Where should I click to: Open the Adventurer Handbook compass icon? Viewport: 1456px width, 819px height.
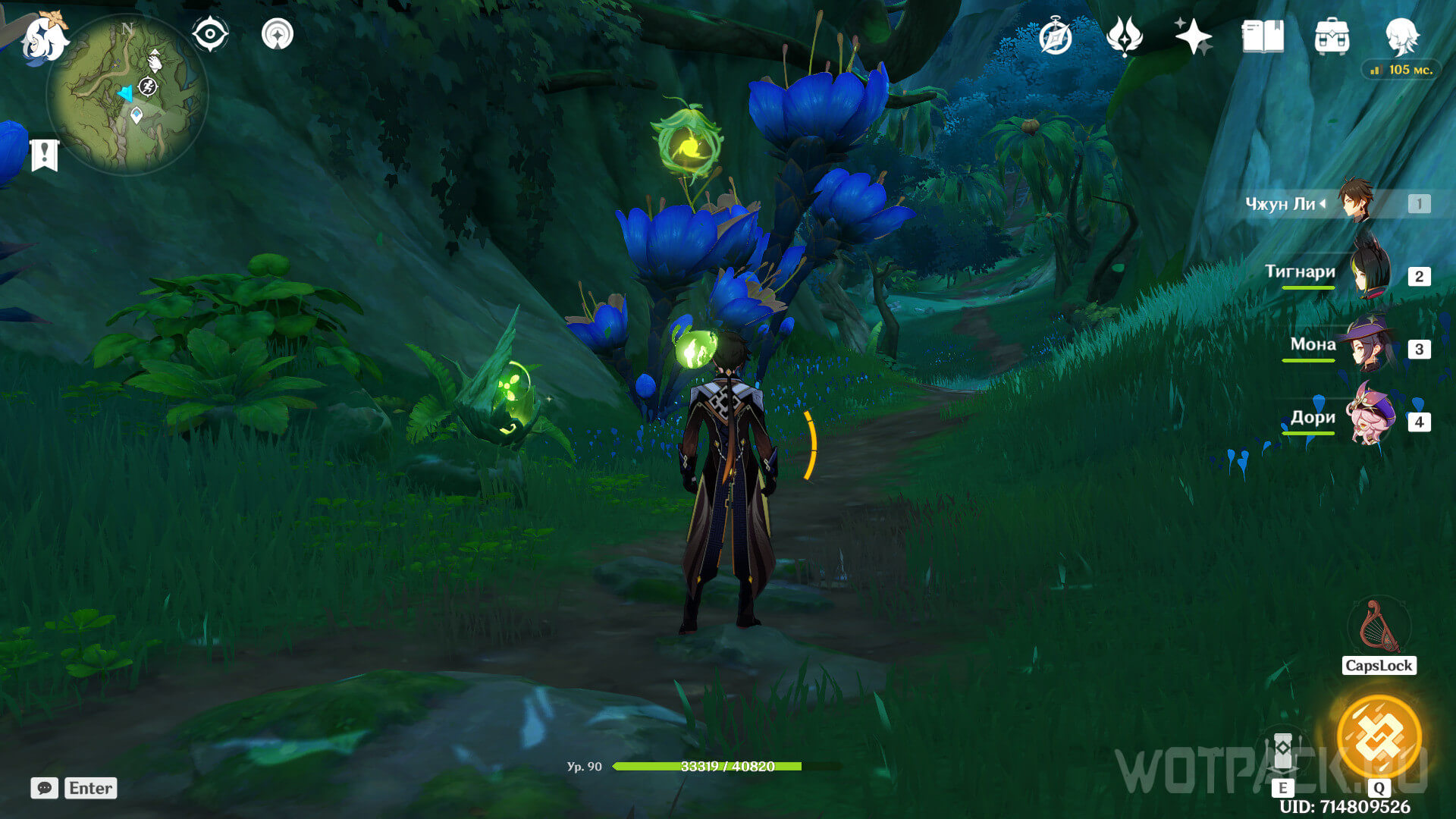pyautogui.click(x=1055, y=36)
